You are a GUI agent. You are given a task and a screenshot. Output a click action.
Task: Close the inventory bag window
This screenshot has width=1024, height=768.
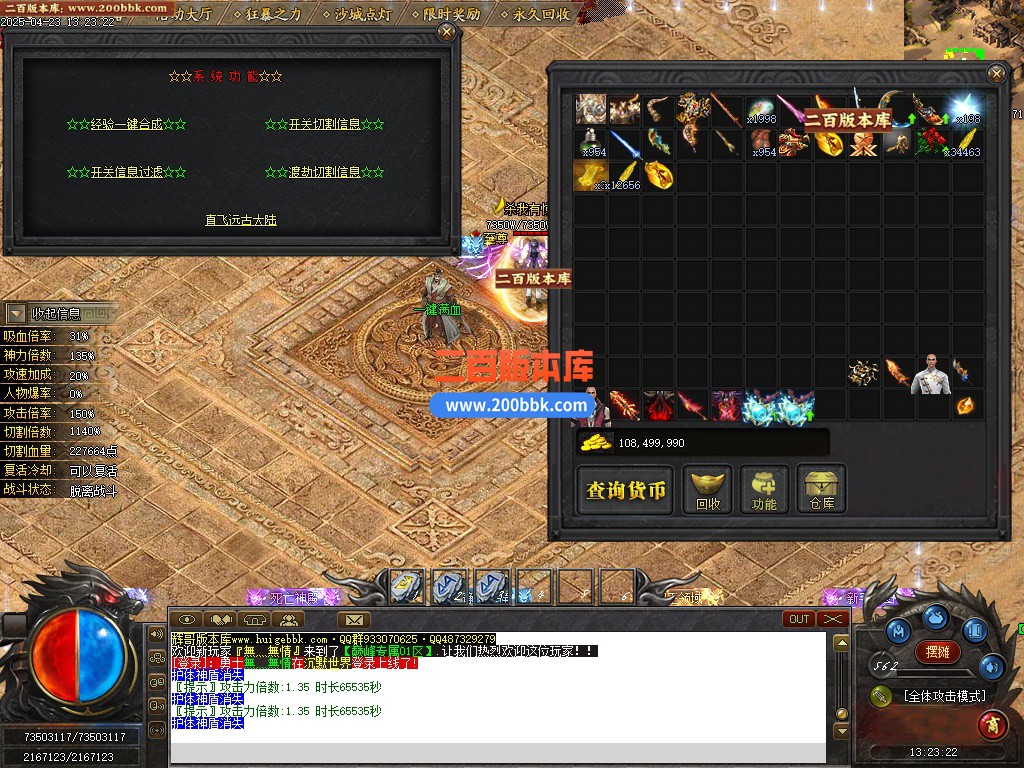pos(996,73)
